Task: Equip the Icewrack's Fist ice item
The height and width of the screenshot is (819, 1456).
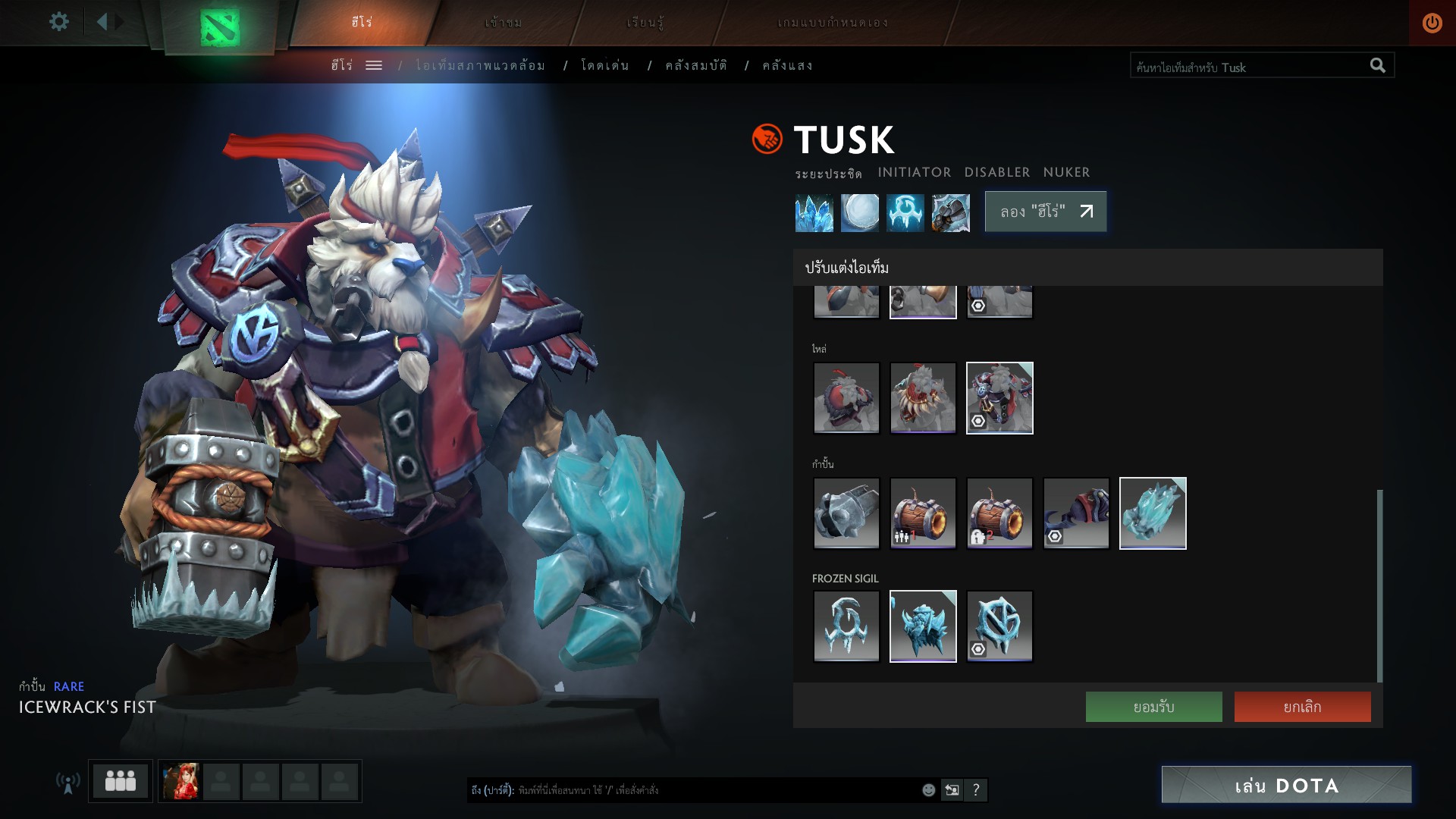Action: [1153, 513]
